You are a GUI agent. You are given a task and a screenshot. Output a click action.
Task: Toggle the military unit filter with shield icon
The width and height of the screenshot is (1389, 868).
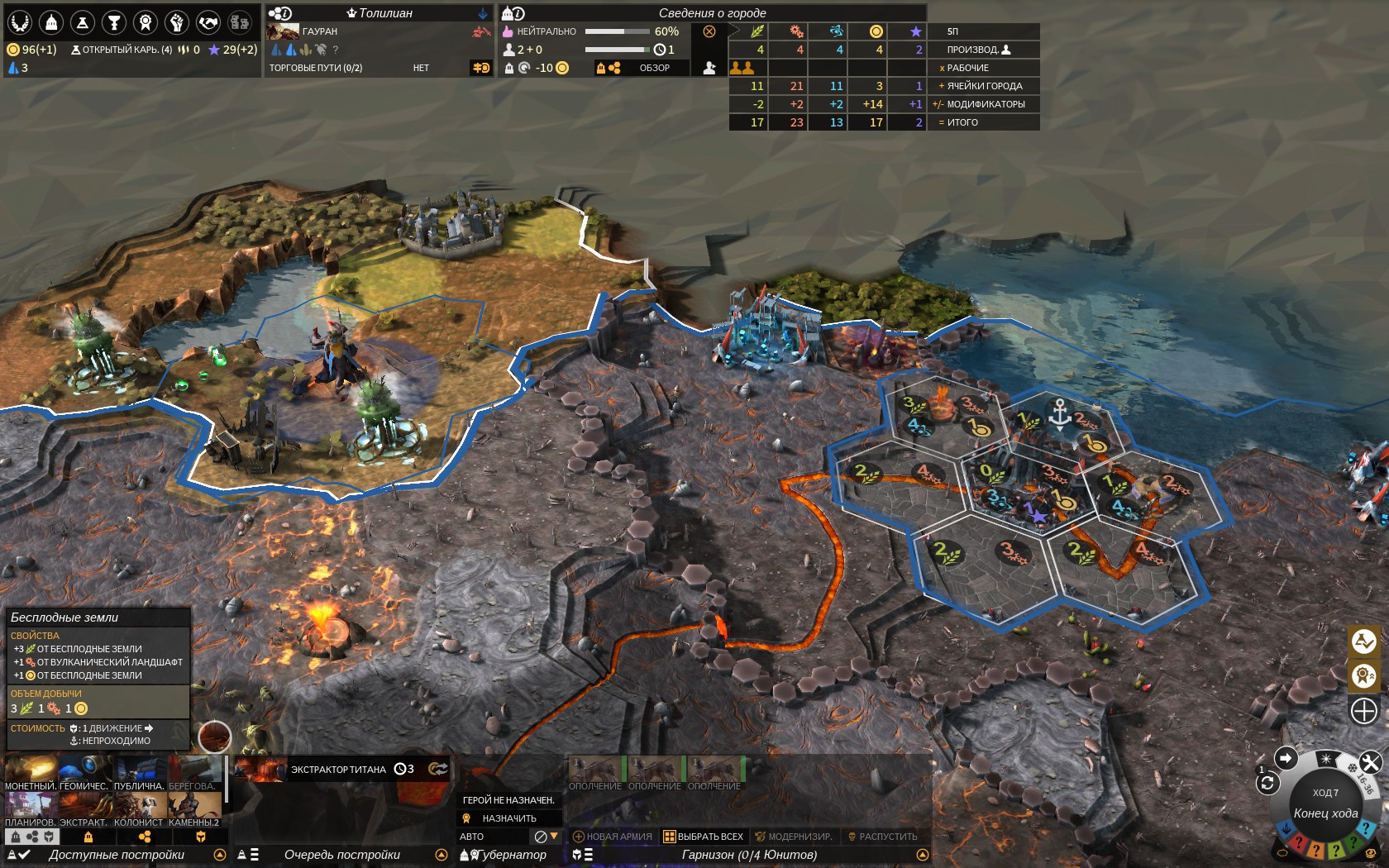click(201, 837)
